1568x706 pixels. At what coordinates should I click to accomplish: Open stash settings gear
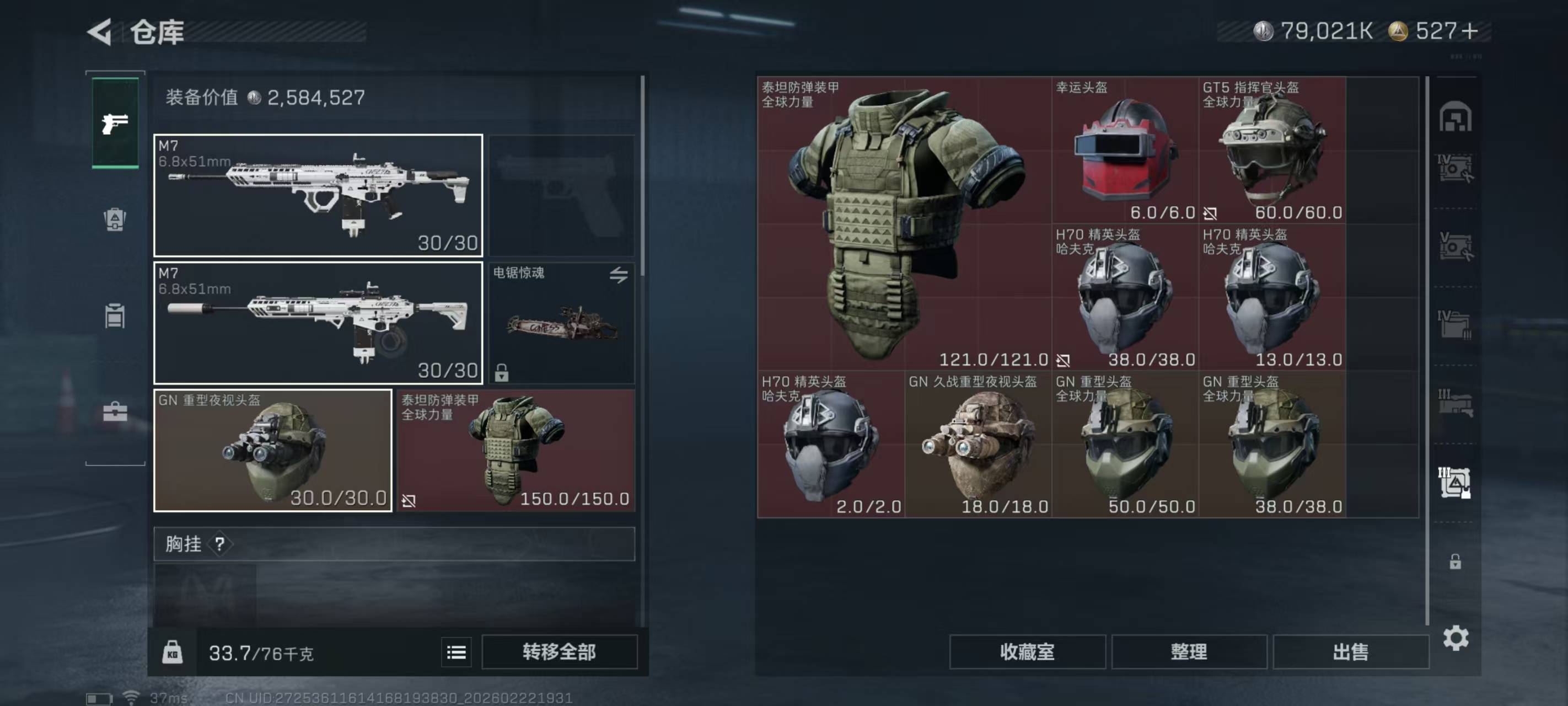1455,638
